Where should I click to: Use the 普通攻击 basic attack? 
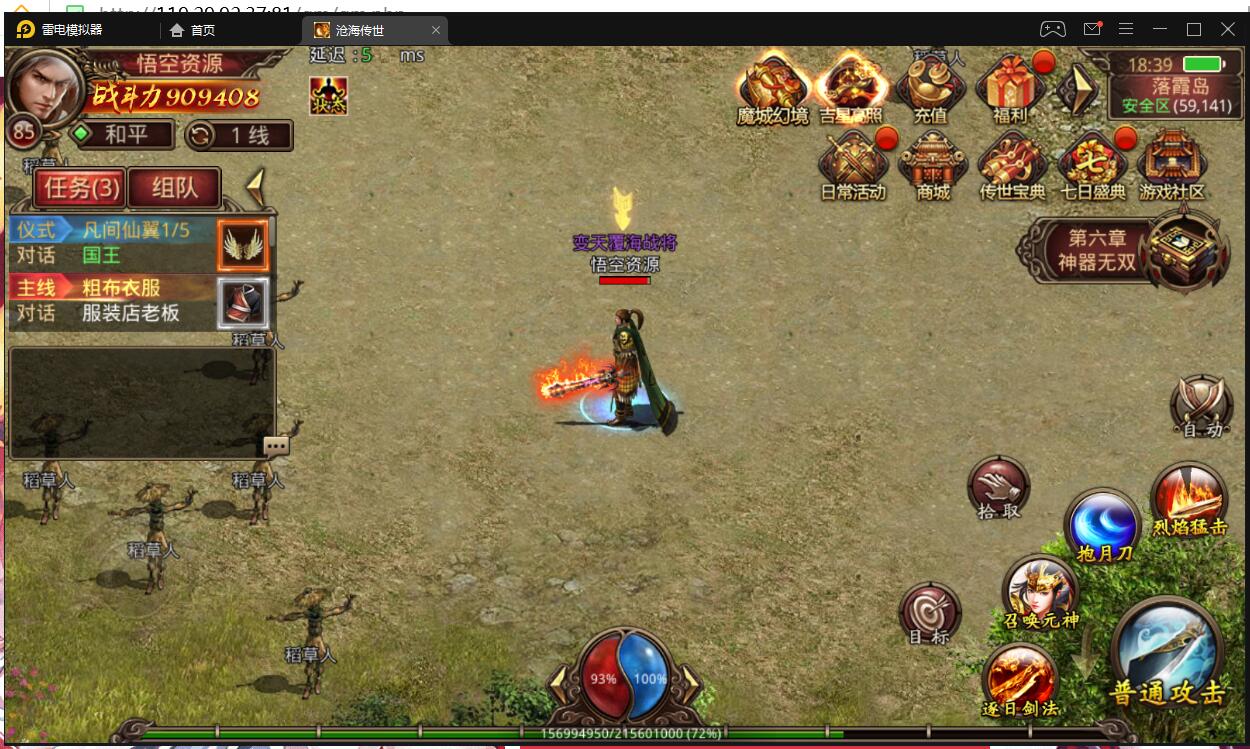(x=1167, y=653)
